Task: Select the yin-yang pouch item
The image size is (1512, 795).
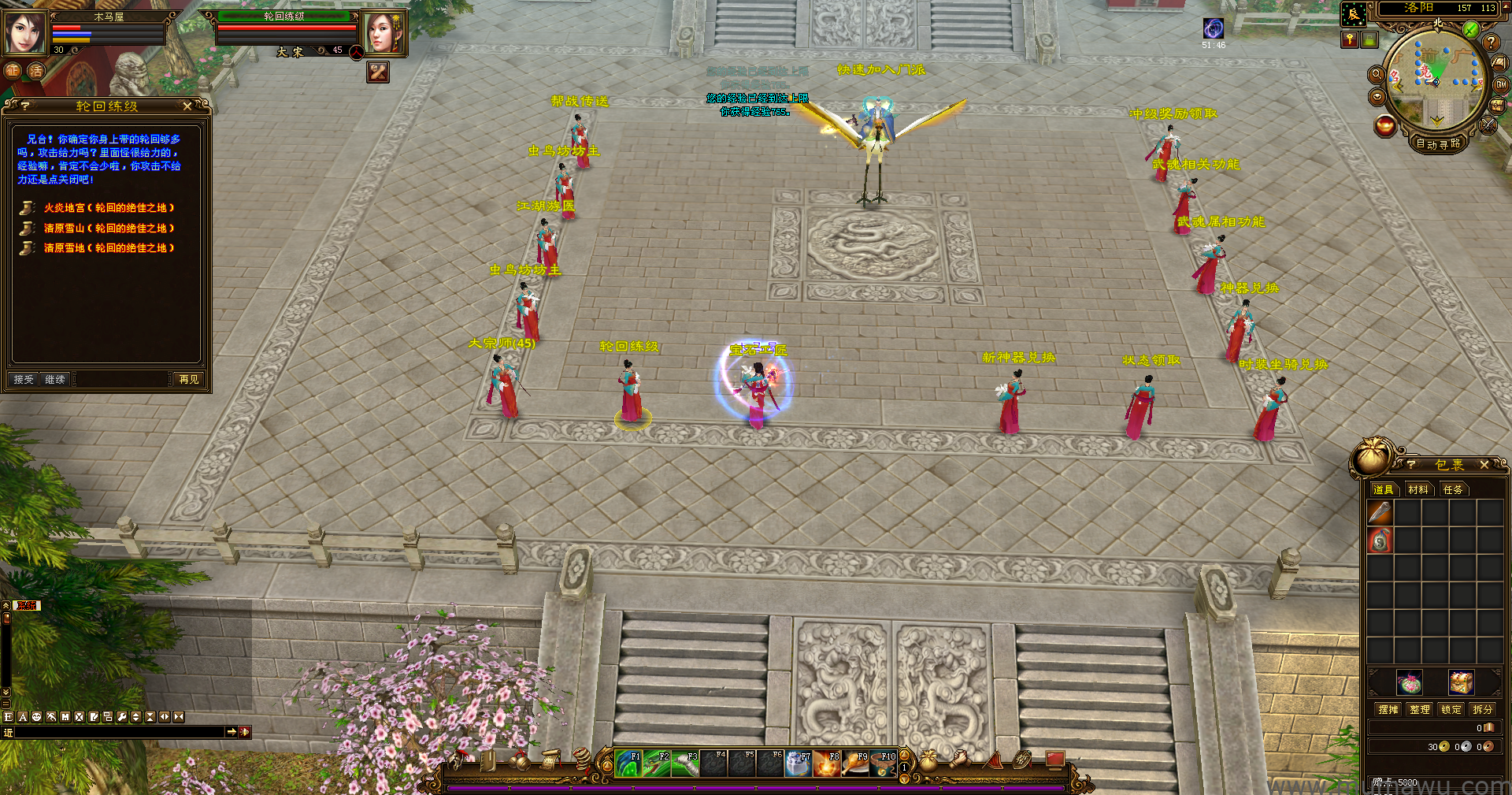Action: [x=1380, y=541]
